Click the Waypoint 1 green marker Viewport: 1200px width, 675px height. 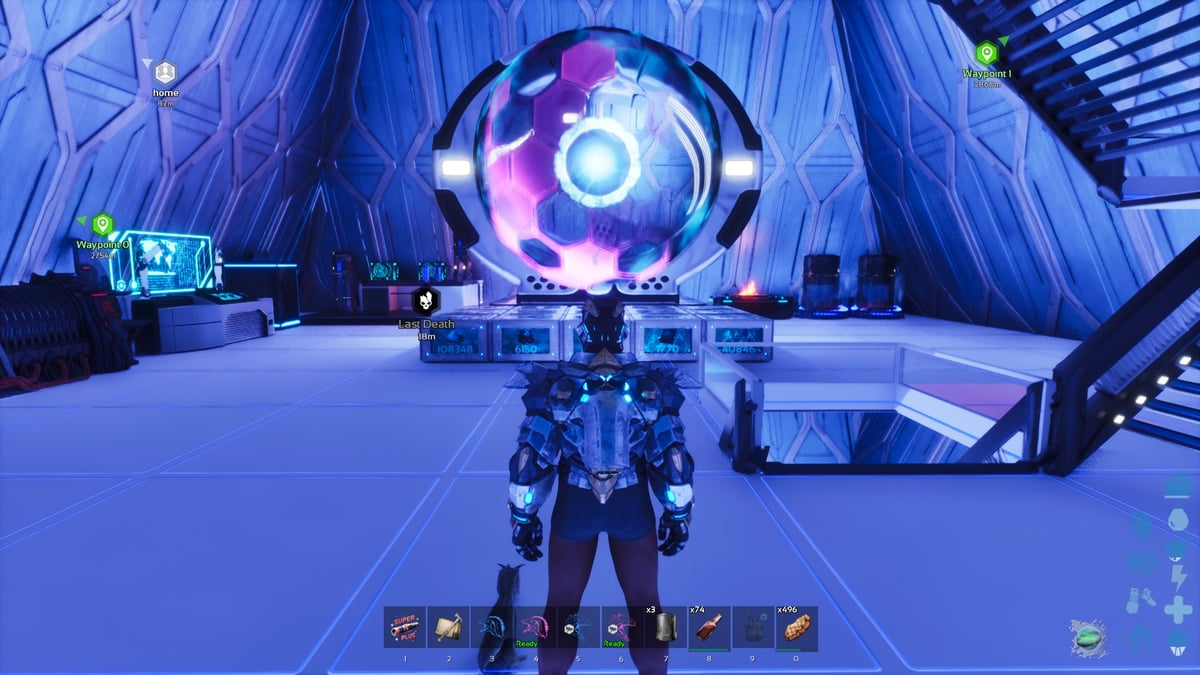[x=986, y=53]
